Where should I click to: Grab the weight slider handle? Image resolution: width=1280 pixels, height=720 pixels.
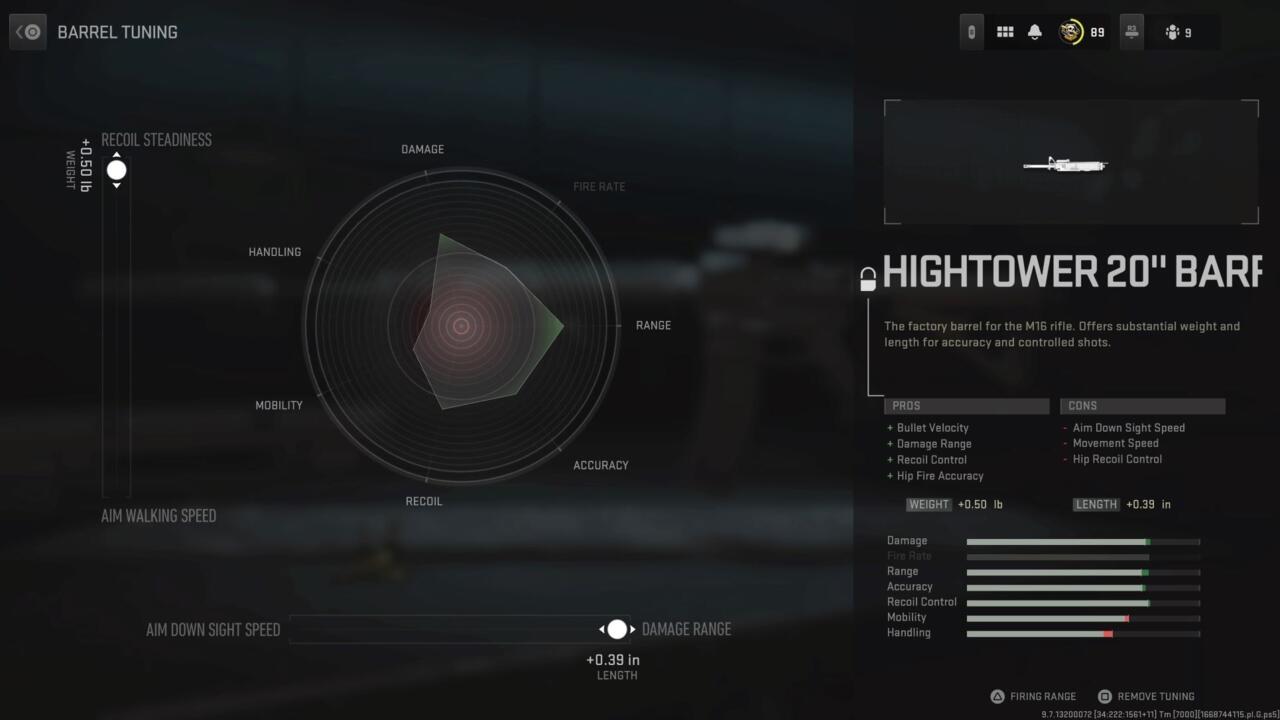pos(117,170)
